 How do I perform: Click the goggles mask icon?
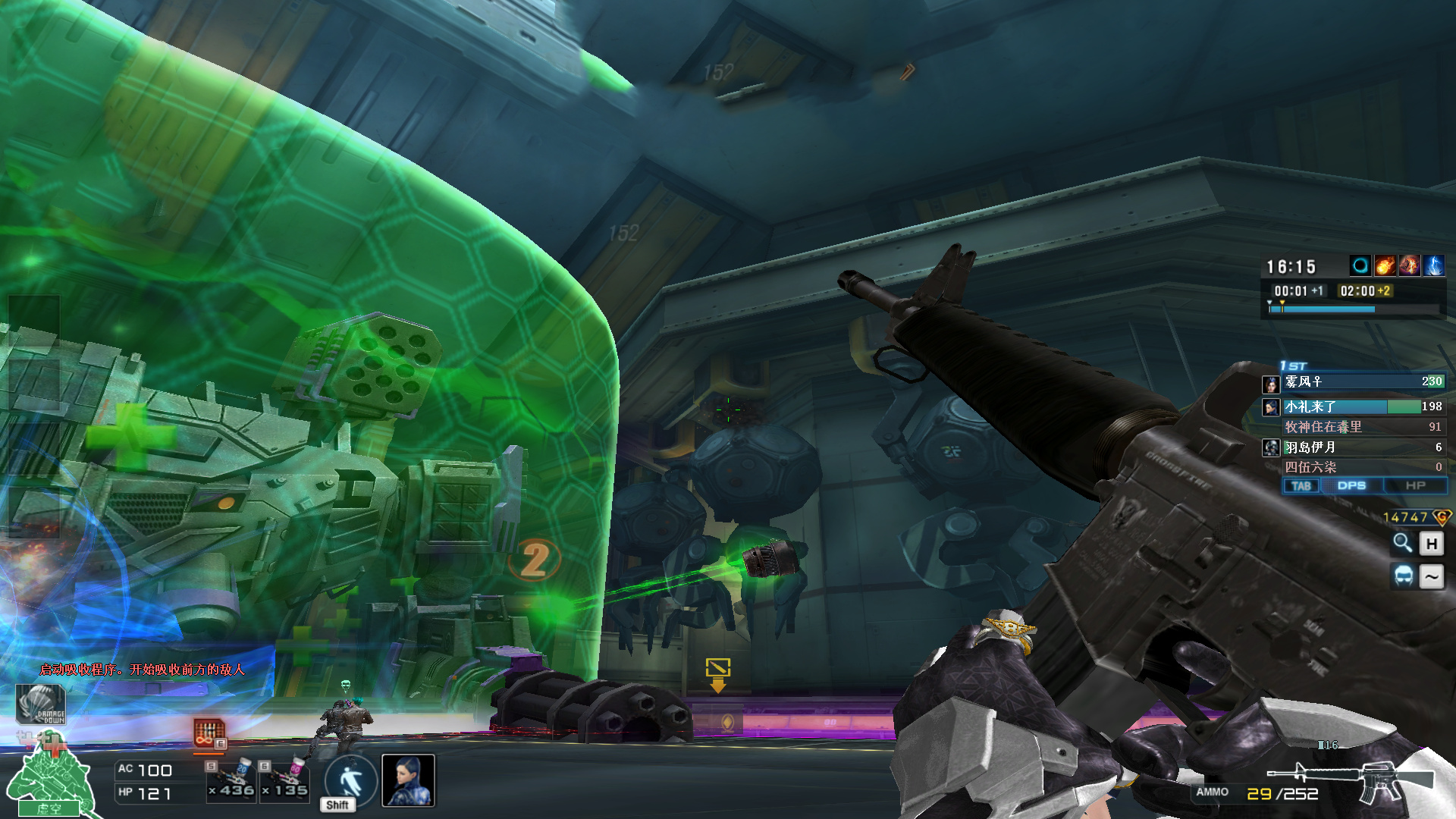1404,576
